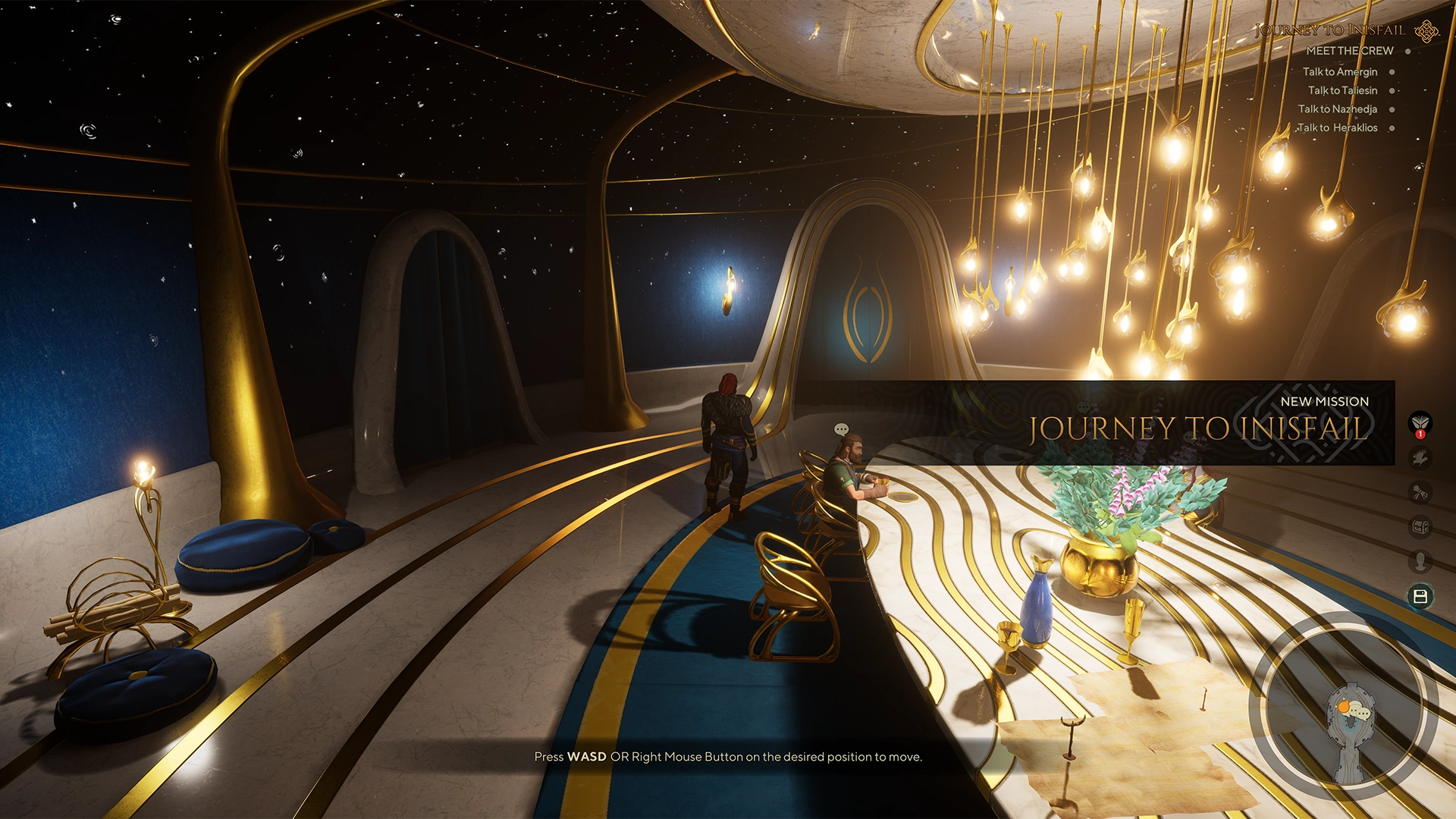Open the journal with the red notification badge
The image size is (1456, 819).
[1420, 422]
